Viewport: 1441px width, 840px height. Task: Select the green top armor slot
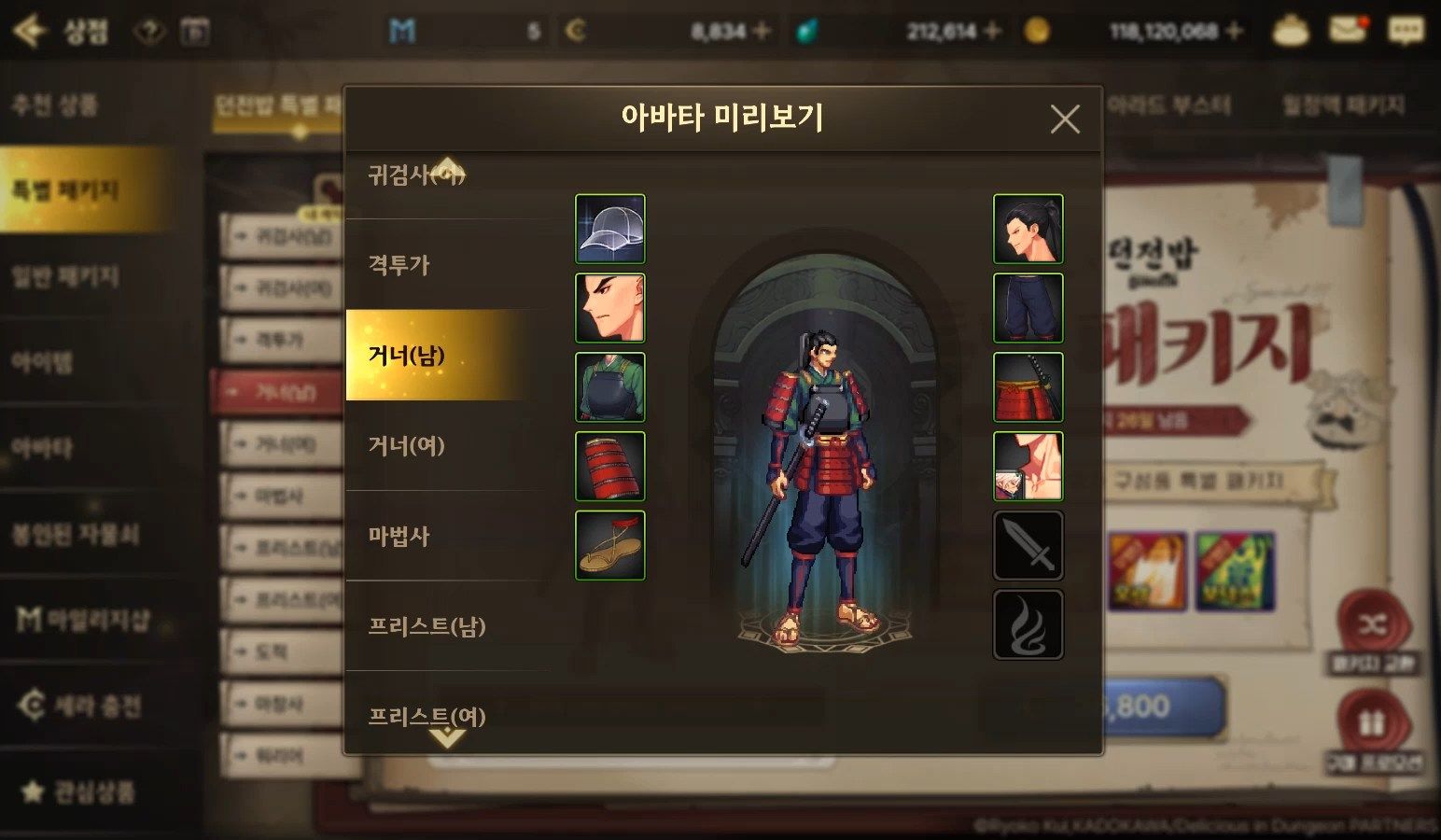[x=609, y=386]
